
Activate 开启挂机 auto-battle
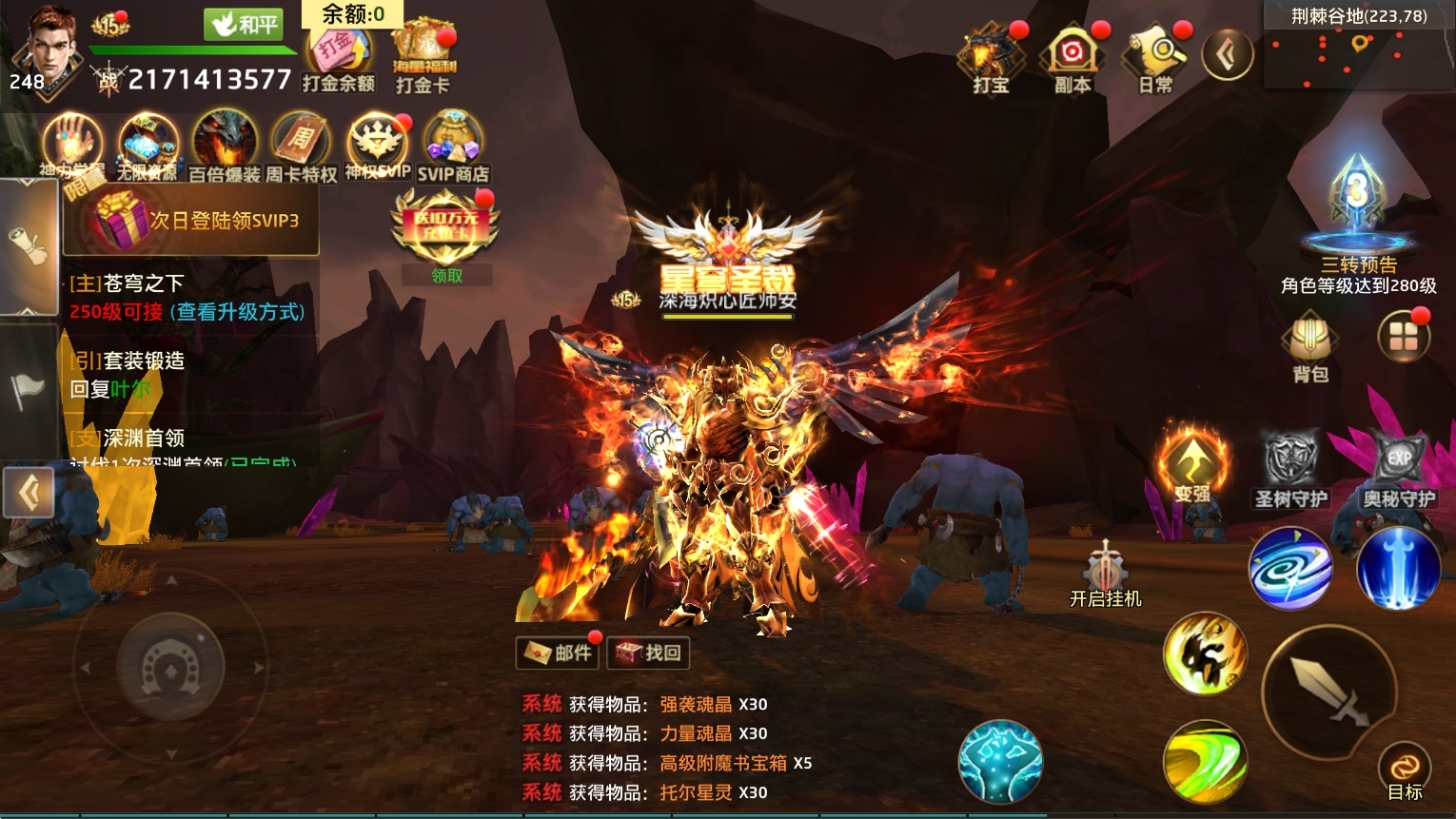(1105, 574)
